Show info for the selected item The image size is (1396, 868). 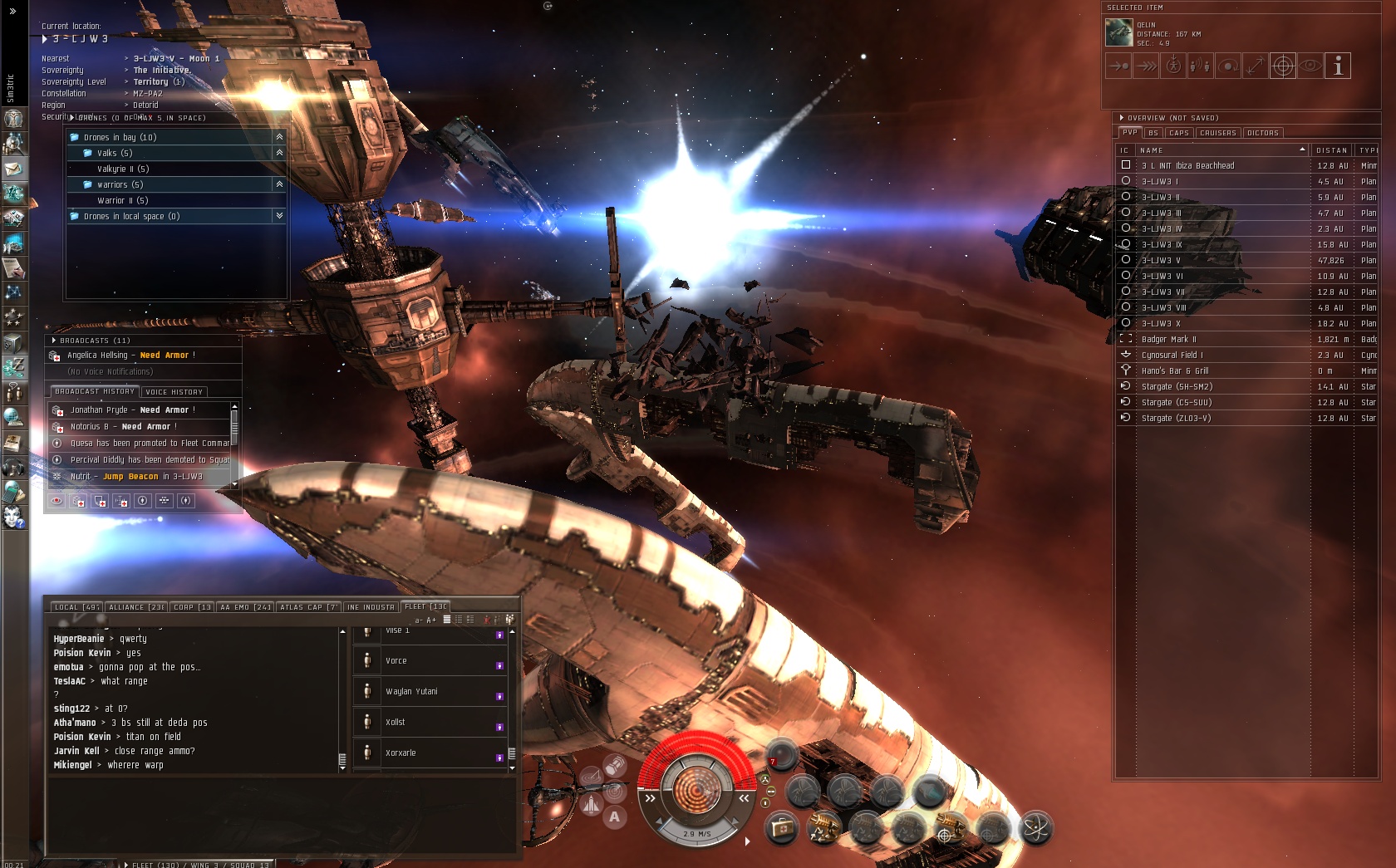point(1338,66)
